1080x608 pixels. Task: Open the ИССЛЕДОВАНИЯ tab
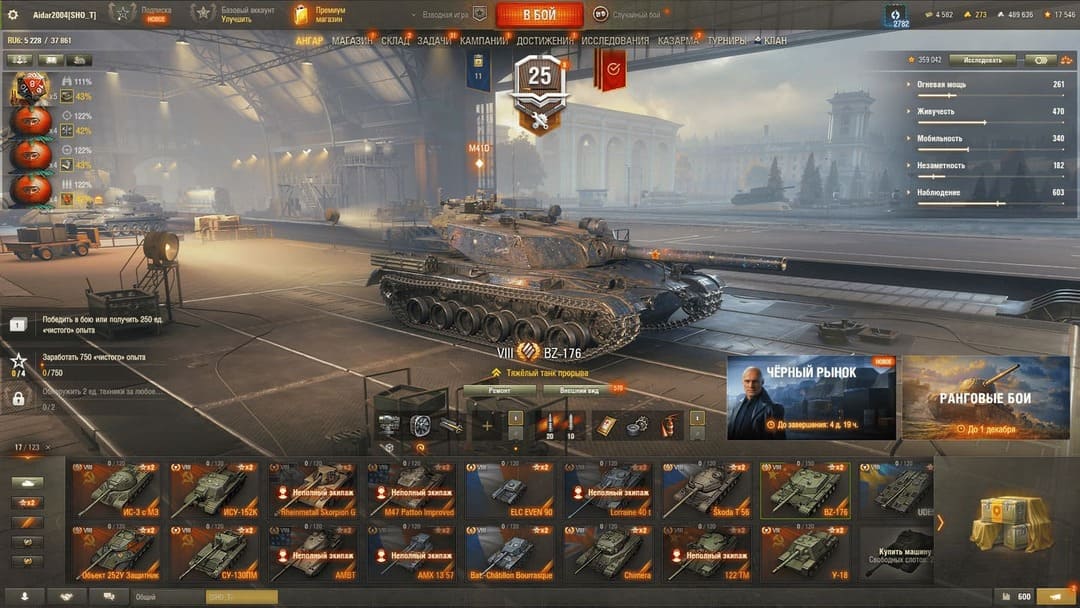(x=615, y=41)
